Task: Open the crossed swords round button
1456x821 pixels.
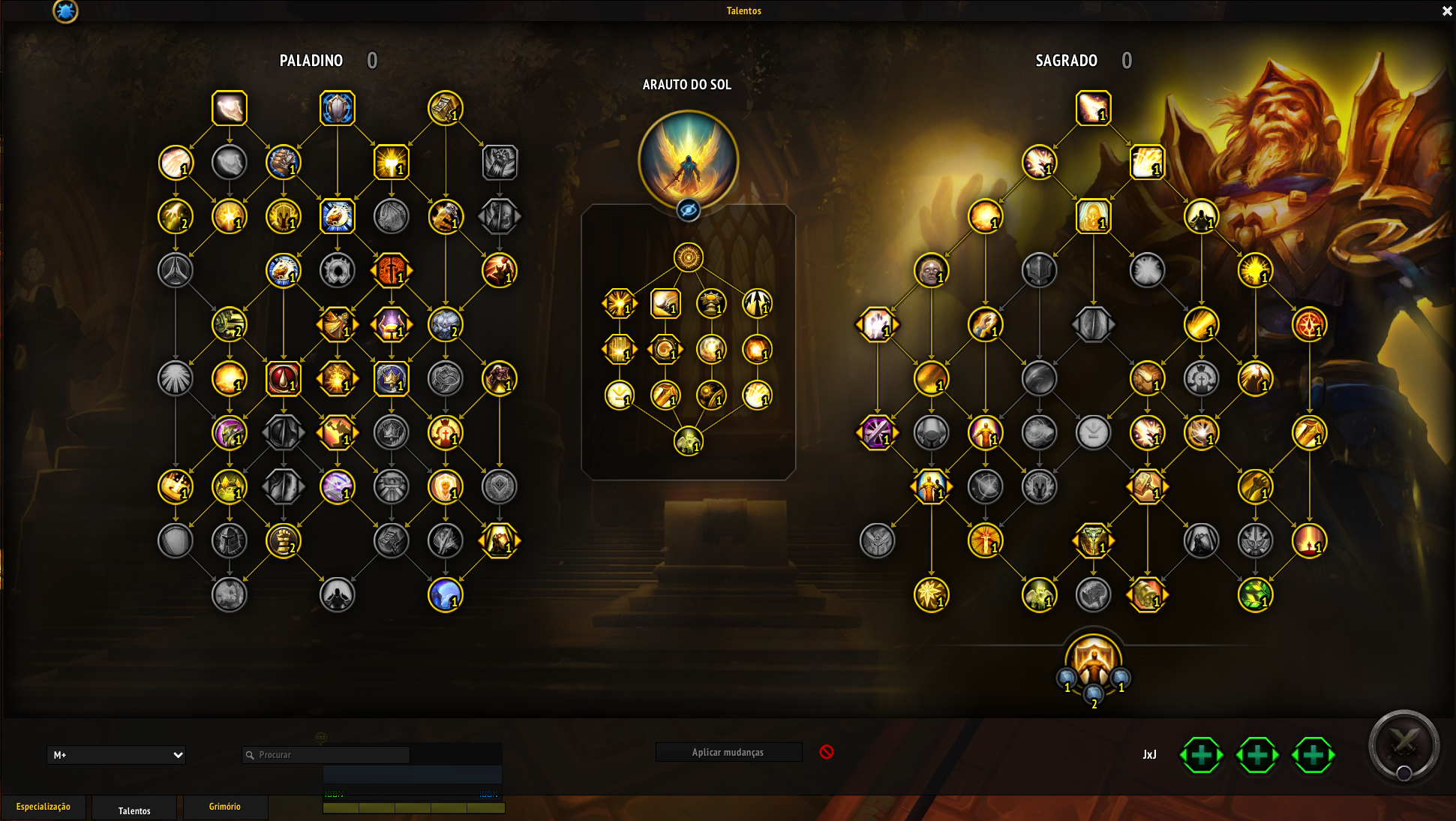Action: (x=1403, y=745)
